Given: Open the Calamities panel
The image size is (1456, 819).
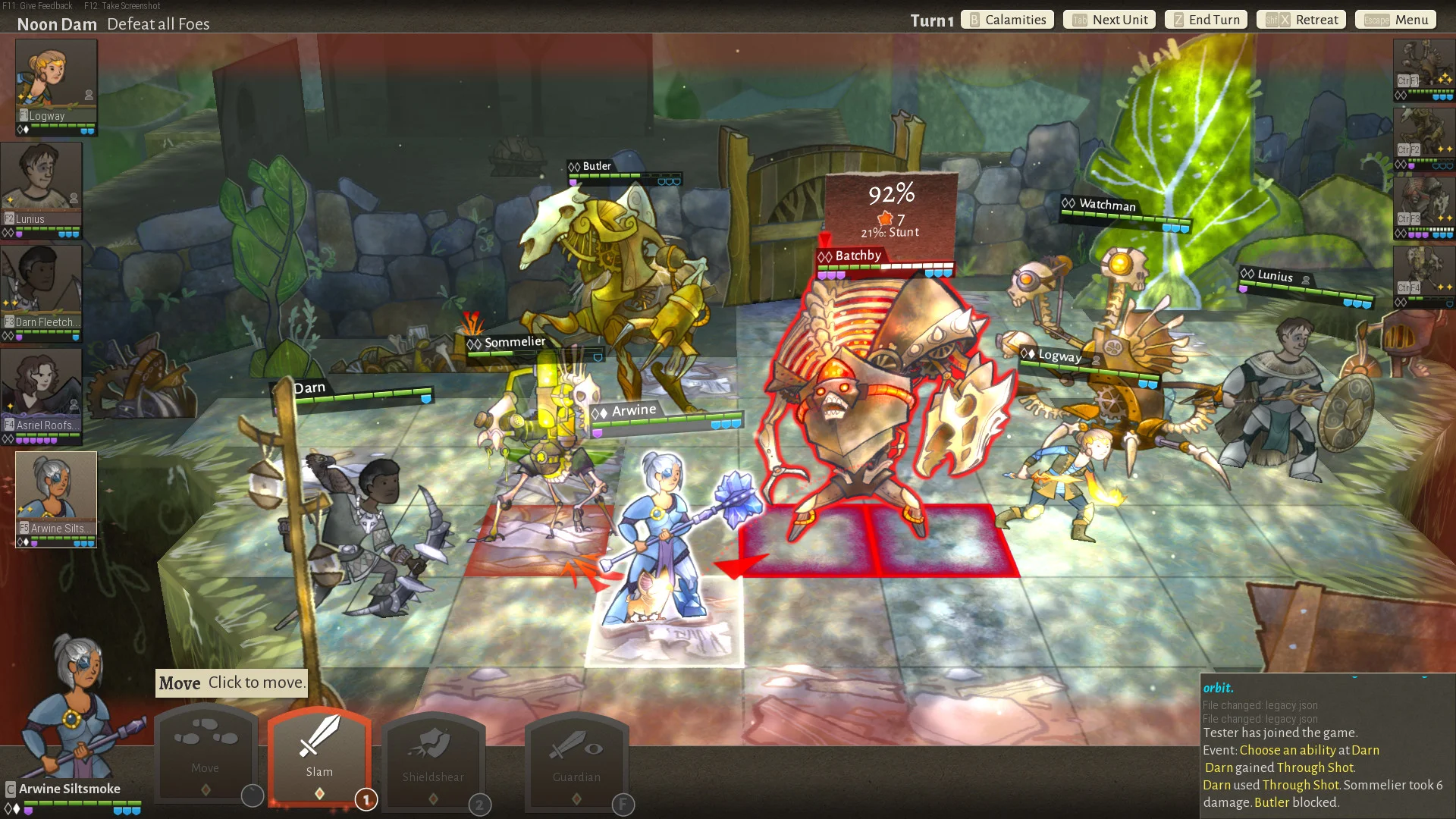Looking at the screenshot, I should 1007,20.
